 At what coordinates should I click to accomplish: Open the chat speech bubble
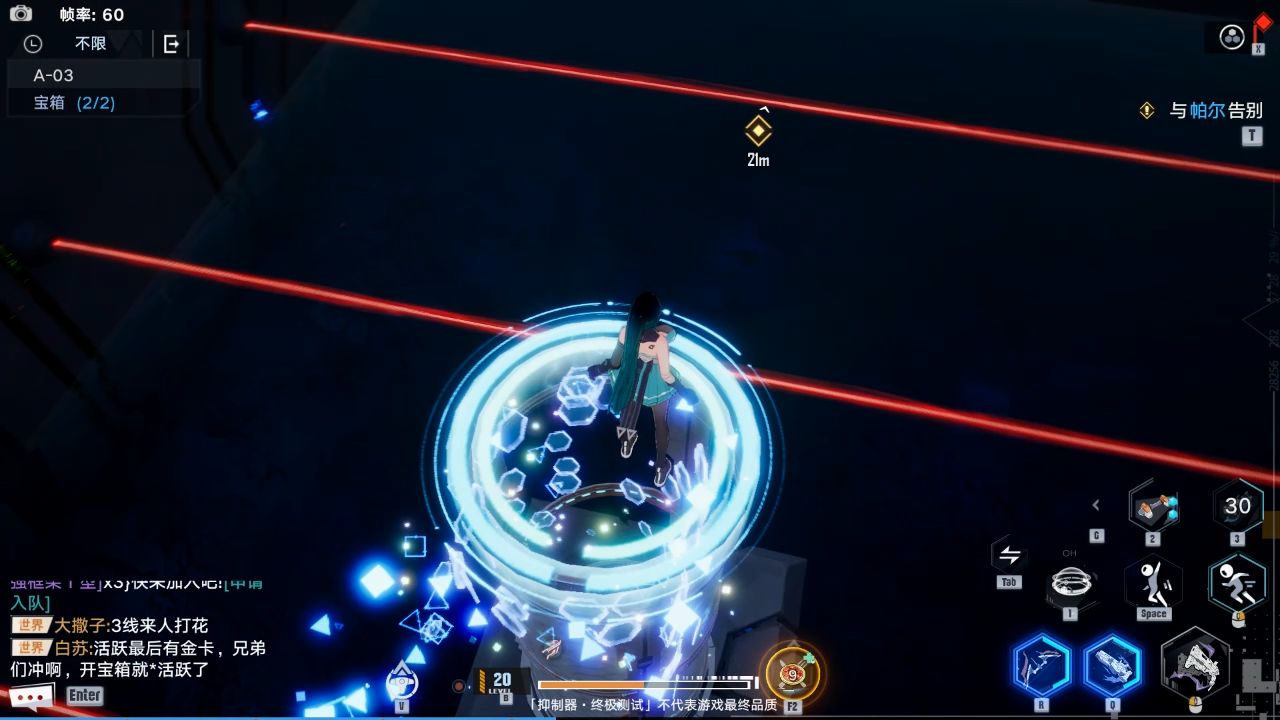tap(31, 695)
